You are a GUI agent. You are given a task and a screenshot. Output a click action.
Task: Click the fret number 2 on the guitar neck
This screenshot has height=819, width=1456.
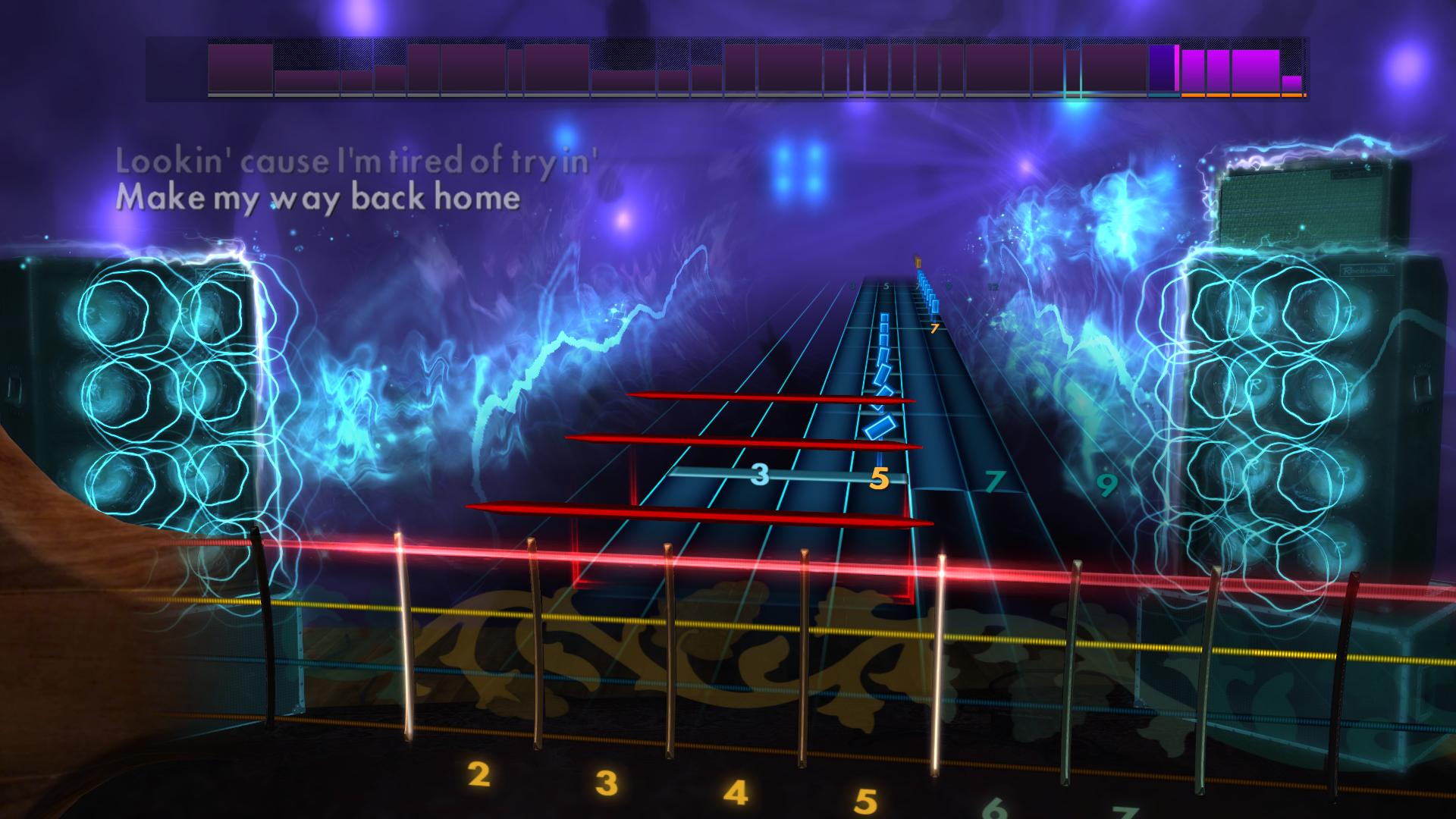[x=477, y=777]
